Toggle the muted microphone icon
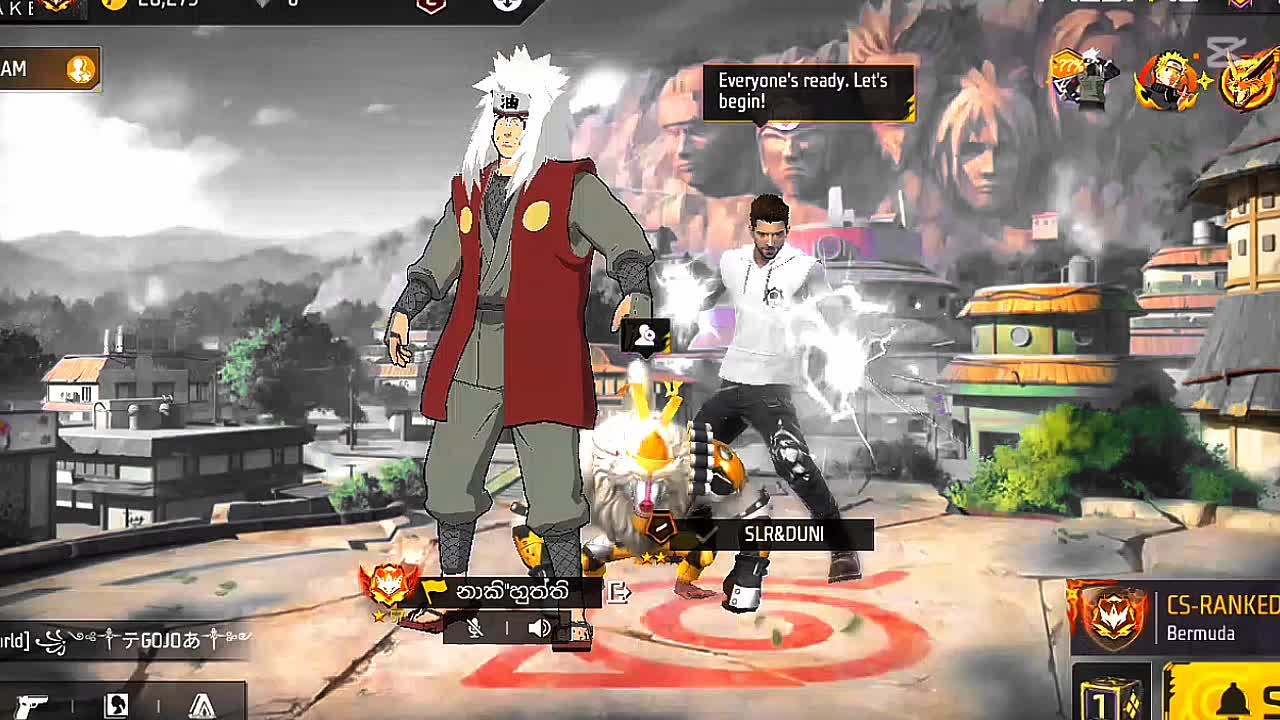Viewport: 1280px width, 720px height. pos(477,628)
